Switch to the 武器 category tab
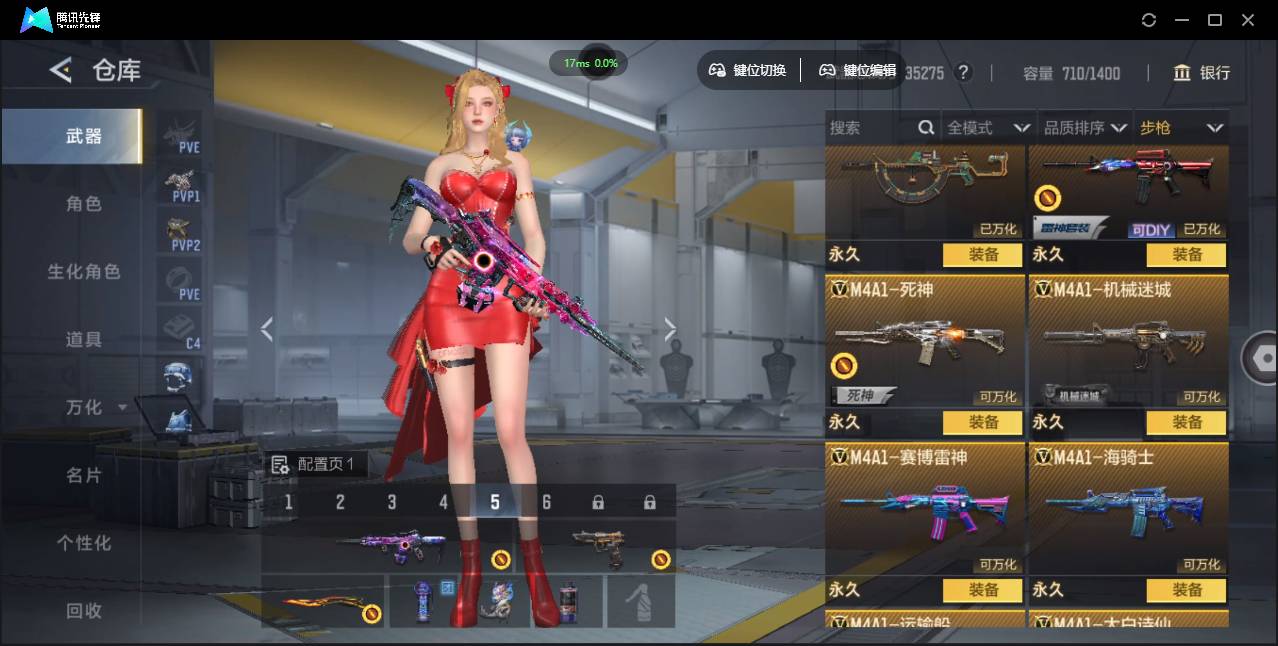1278x646 pixels. (x=83, y=136)
